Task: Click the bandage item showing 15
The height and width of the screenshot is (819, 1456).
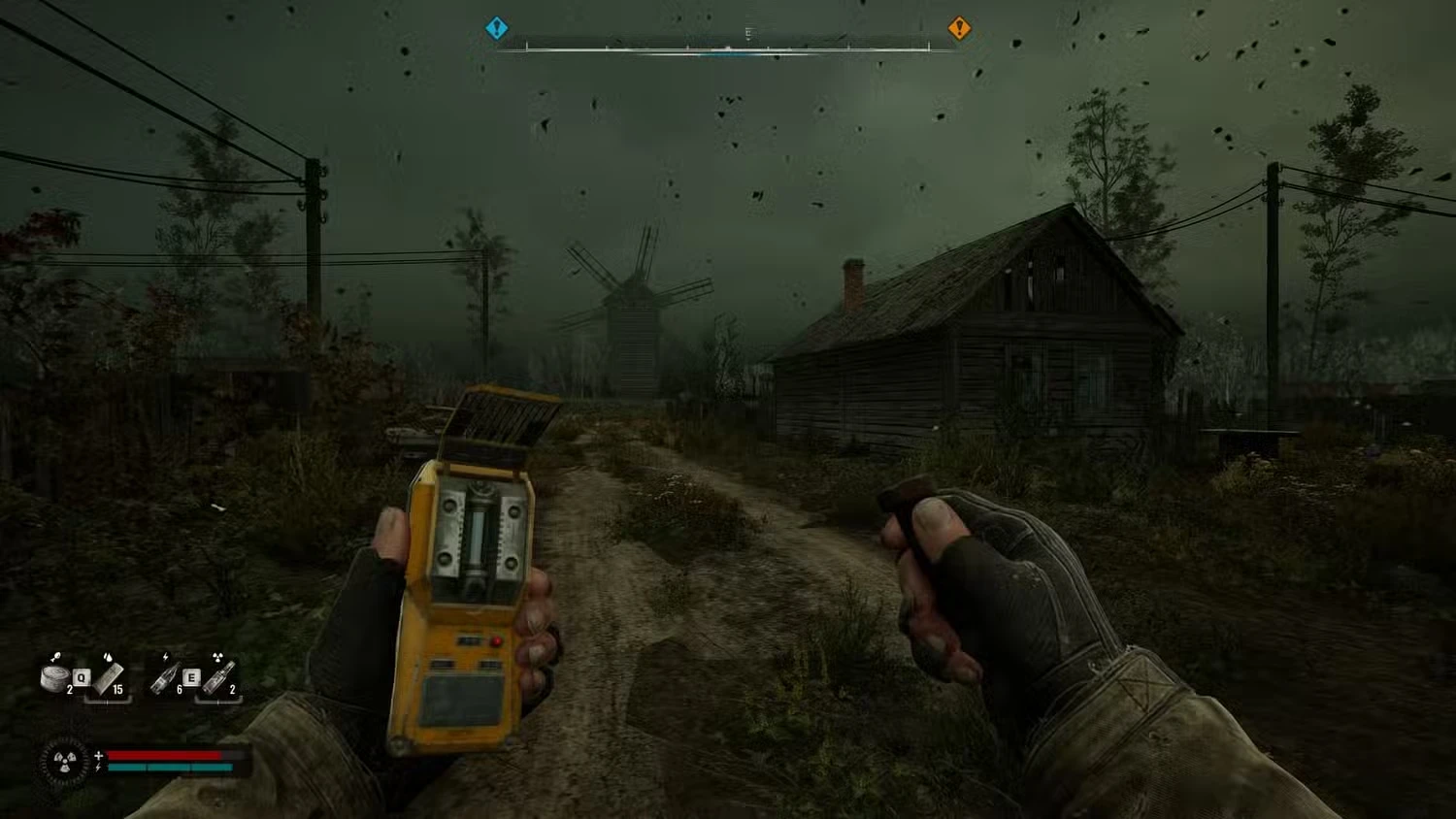Action: tap(109, 679)
